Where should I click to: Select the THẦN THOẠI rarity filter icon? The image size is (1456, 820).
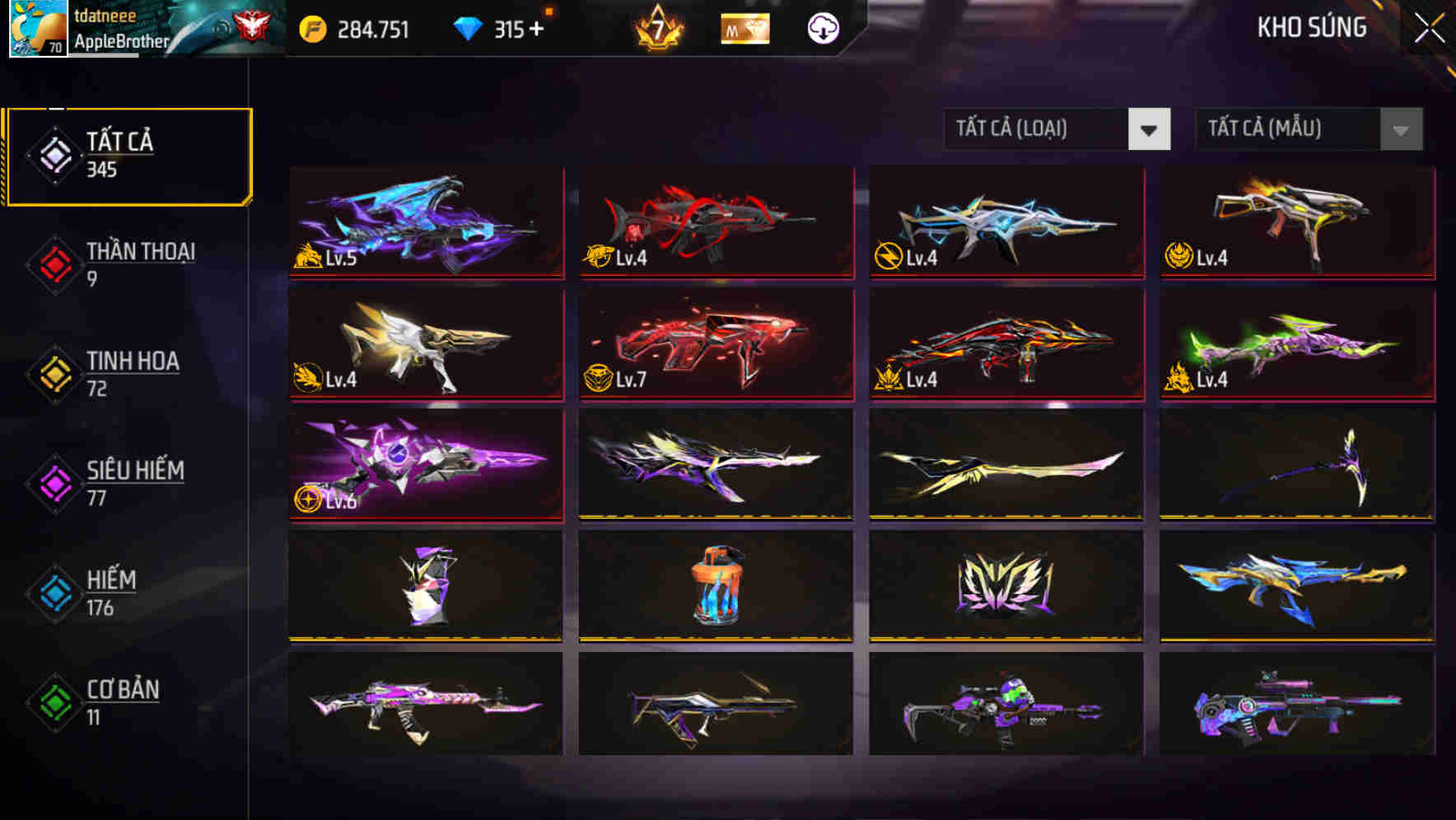pyautogui.click(x=53, y=263)
